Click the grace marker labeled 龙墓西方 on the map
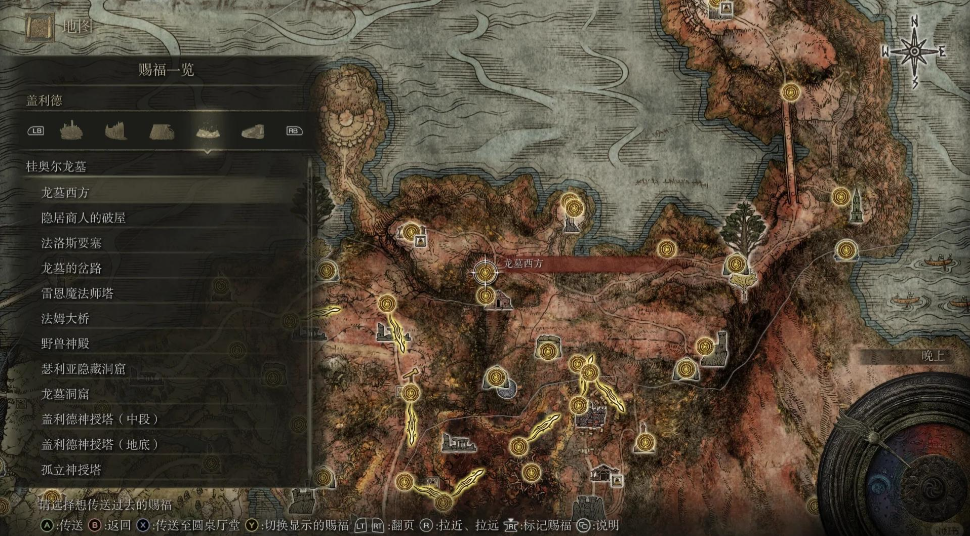Viewport: 970px width, 536px height. click(x=485, y=269)
